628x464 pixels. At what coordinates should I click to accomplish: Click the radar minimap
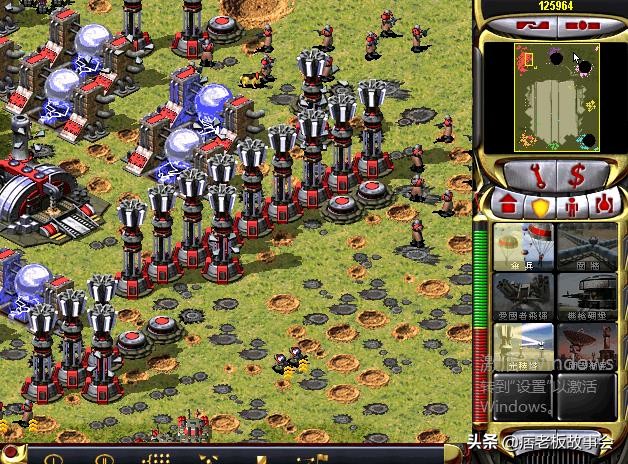click(549, 96)
